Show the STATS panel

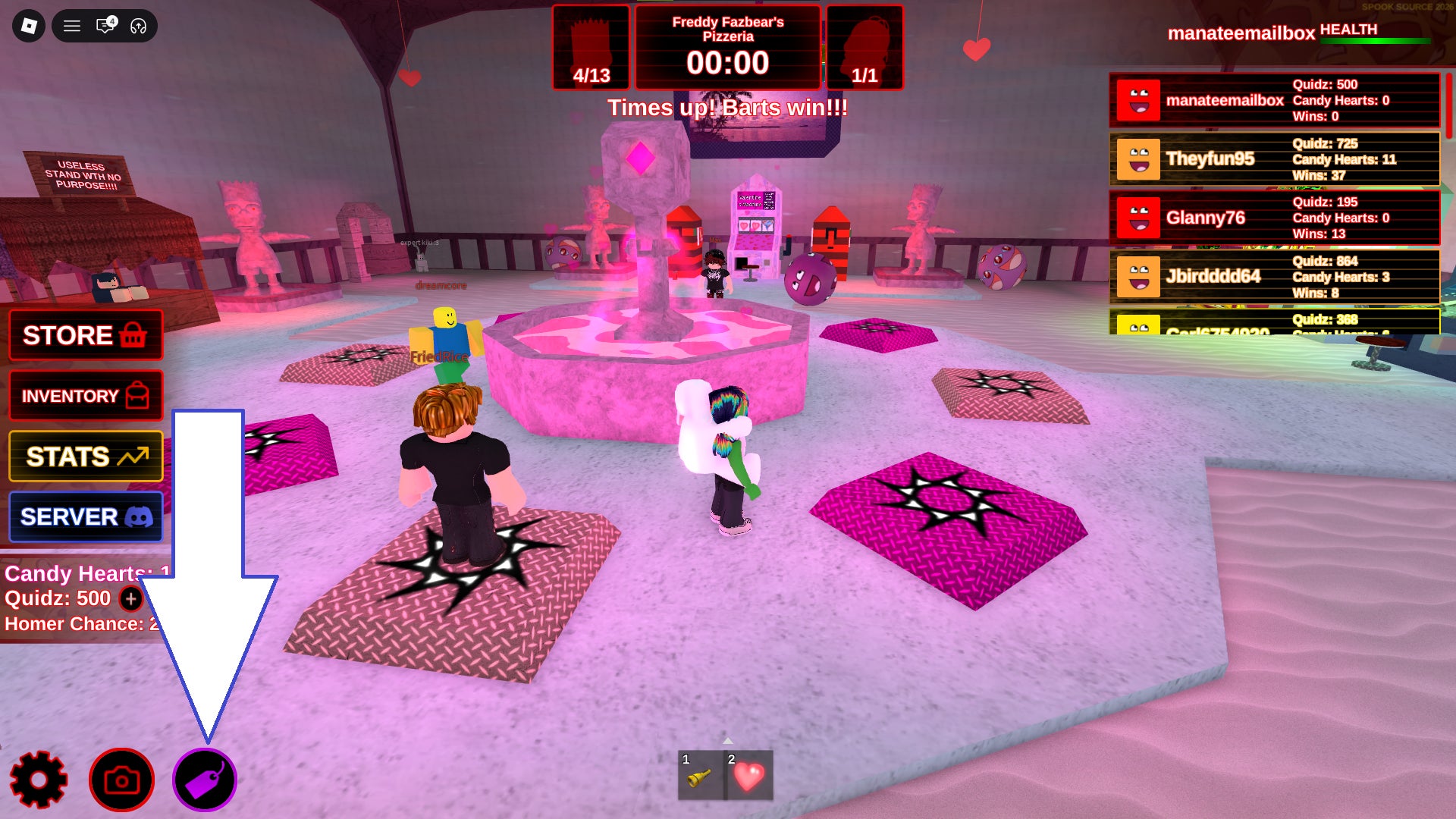[x=86, y=457]
